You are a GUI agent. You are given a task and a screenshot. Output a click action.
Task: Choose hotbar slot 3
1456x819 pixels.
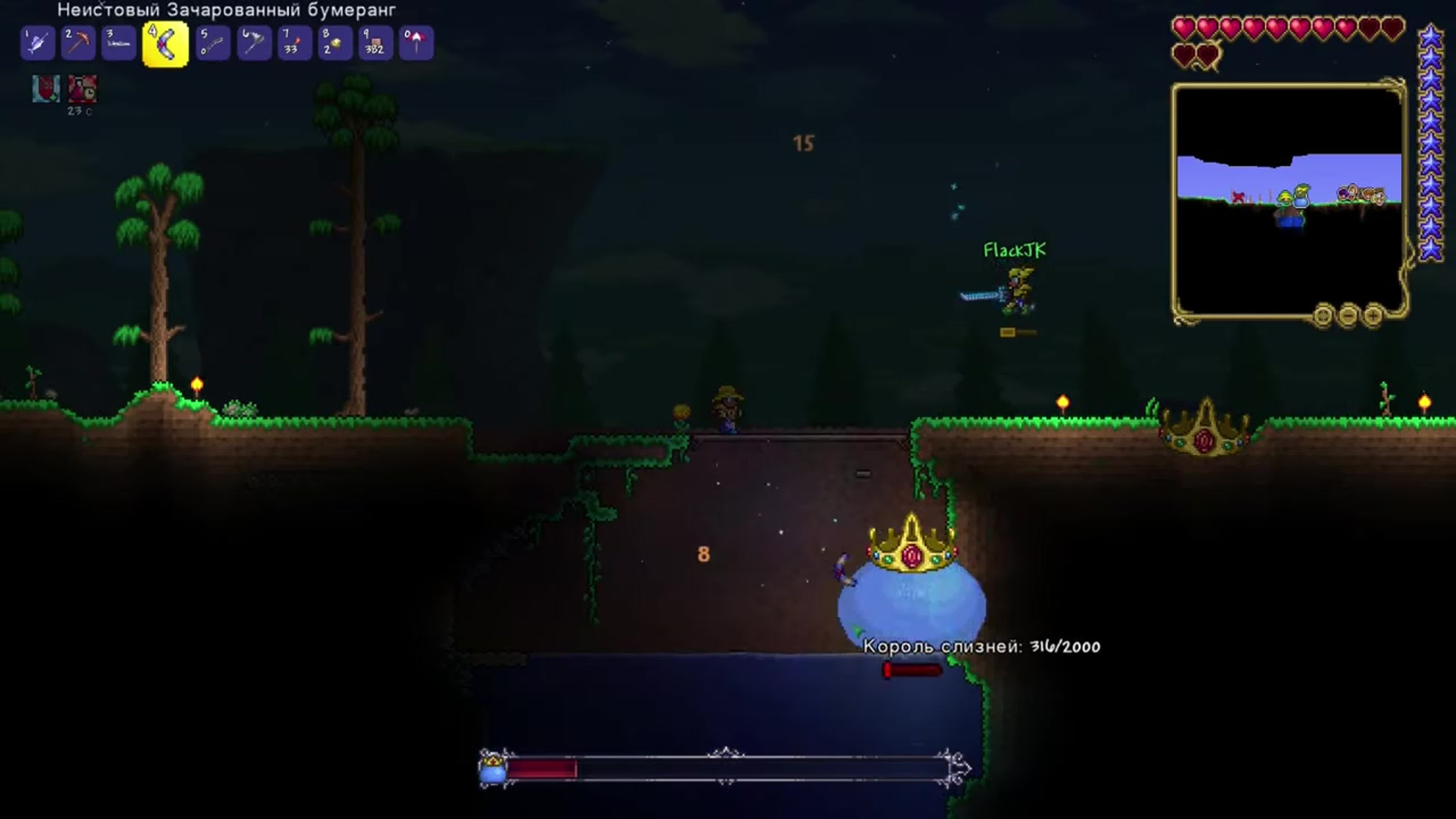[119, 43]
